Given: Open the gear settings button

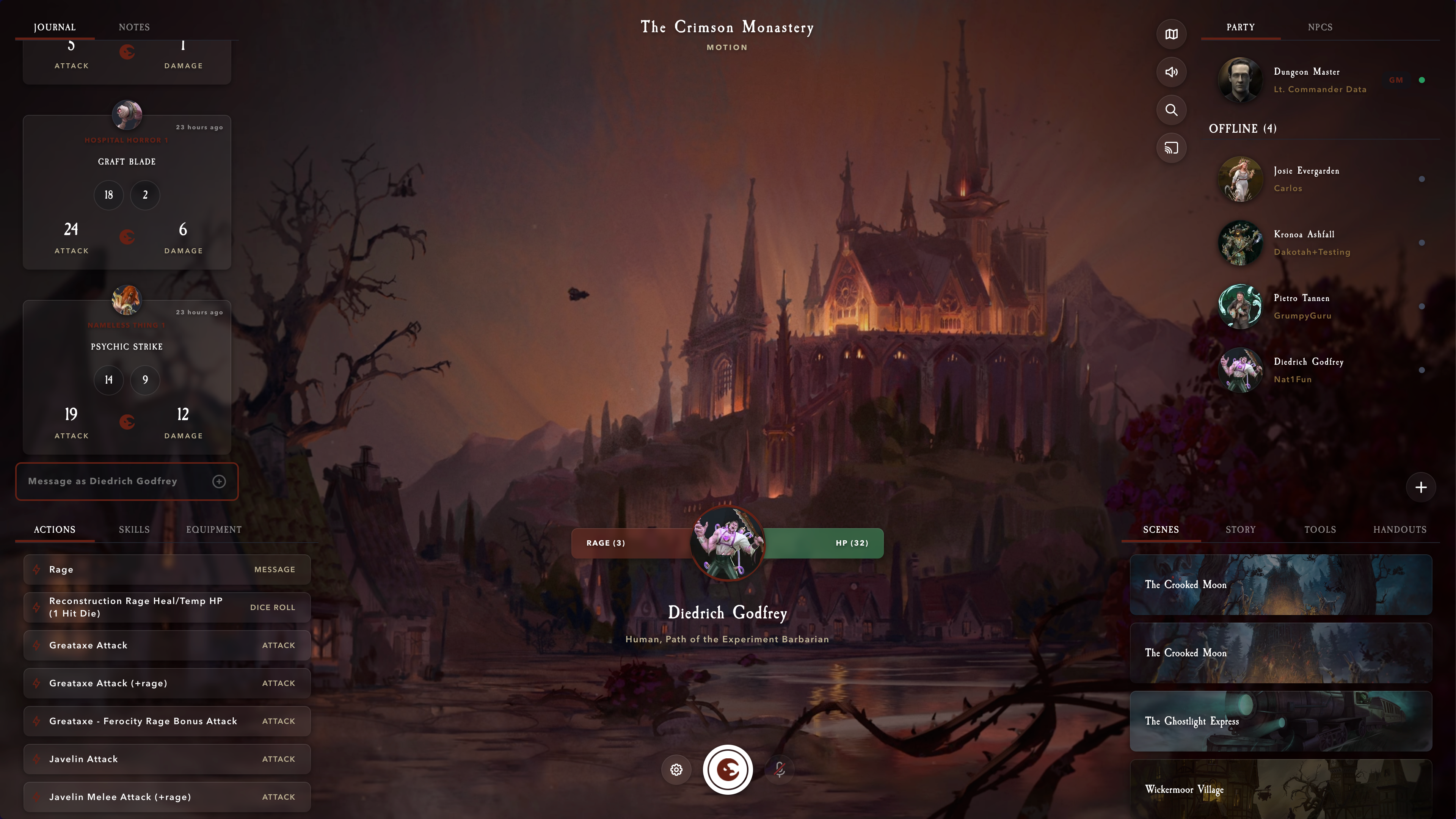Looking at the screenshot, I should 676,770.
